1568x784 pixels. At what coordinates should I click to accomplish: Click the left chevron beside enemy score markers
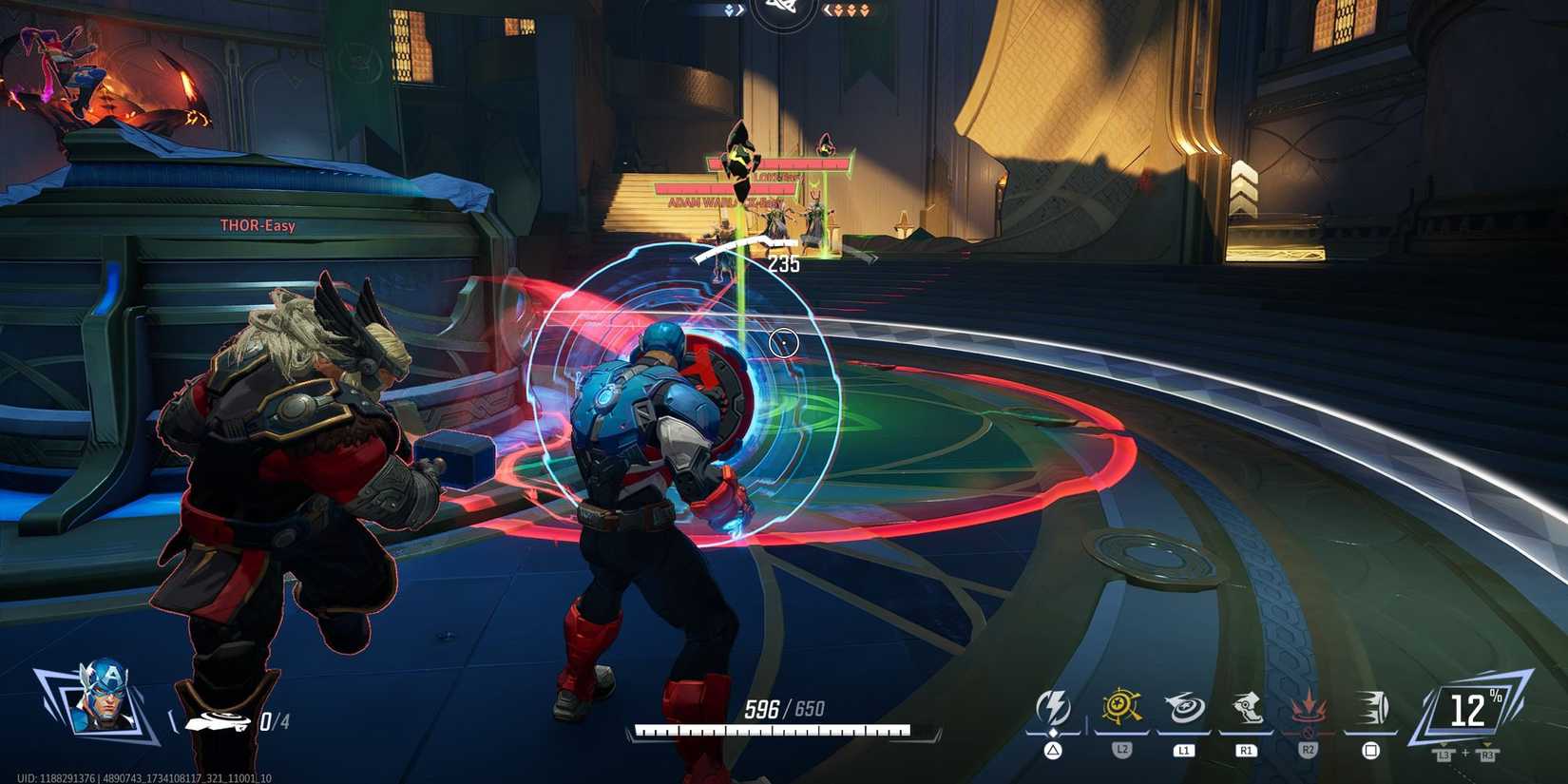828,10
